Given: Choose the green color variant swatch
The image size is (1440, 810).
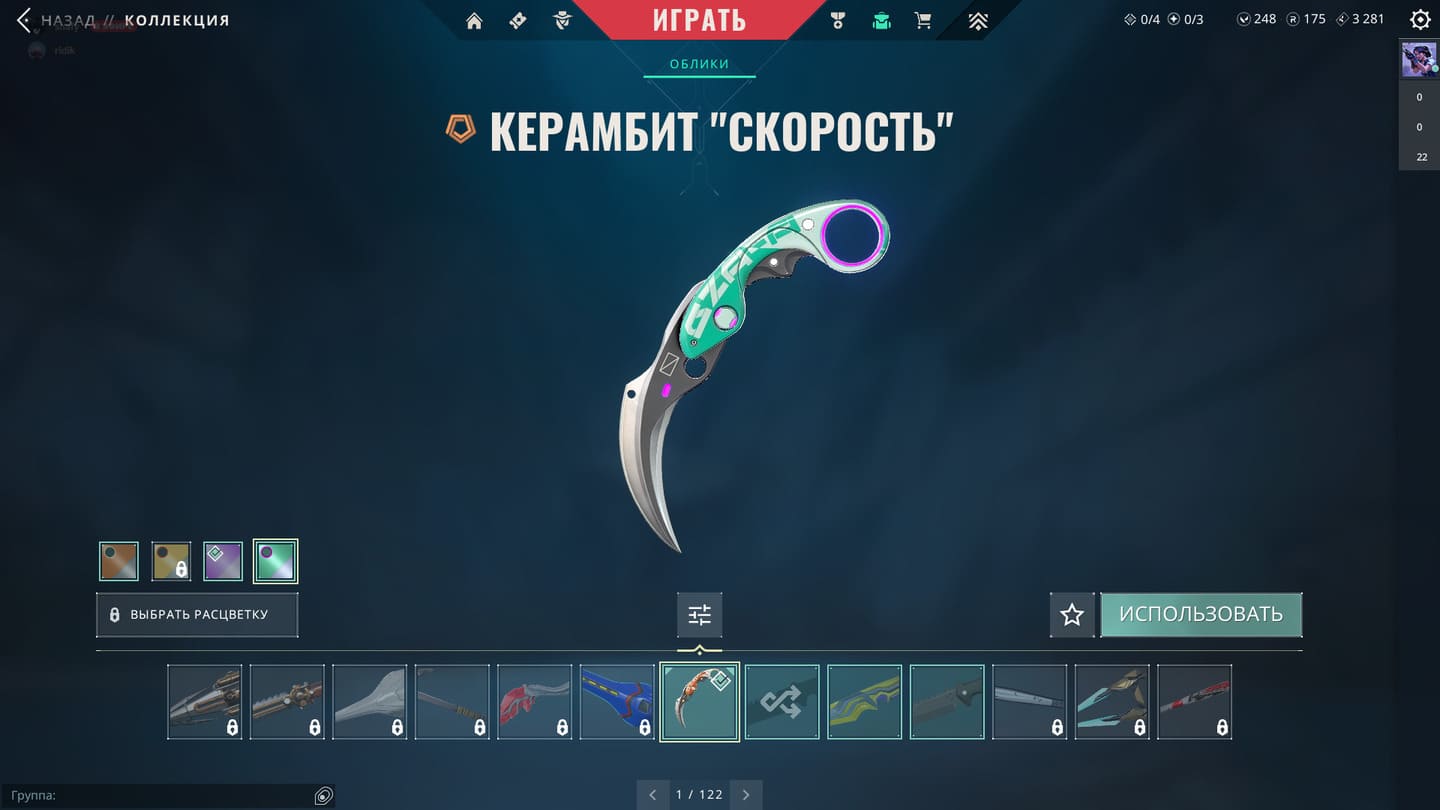Looking at the screenshot, I should [x=275, y=561].
